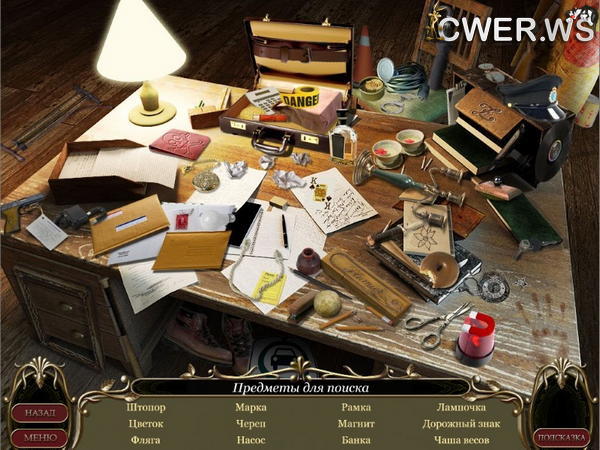The image size is (600, 450).
Task: Open the МЕНЮ game menu
Action: pos(40,436)
